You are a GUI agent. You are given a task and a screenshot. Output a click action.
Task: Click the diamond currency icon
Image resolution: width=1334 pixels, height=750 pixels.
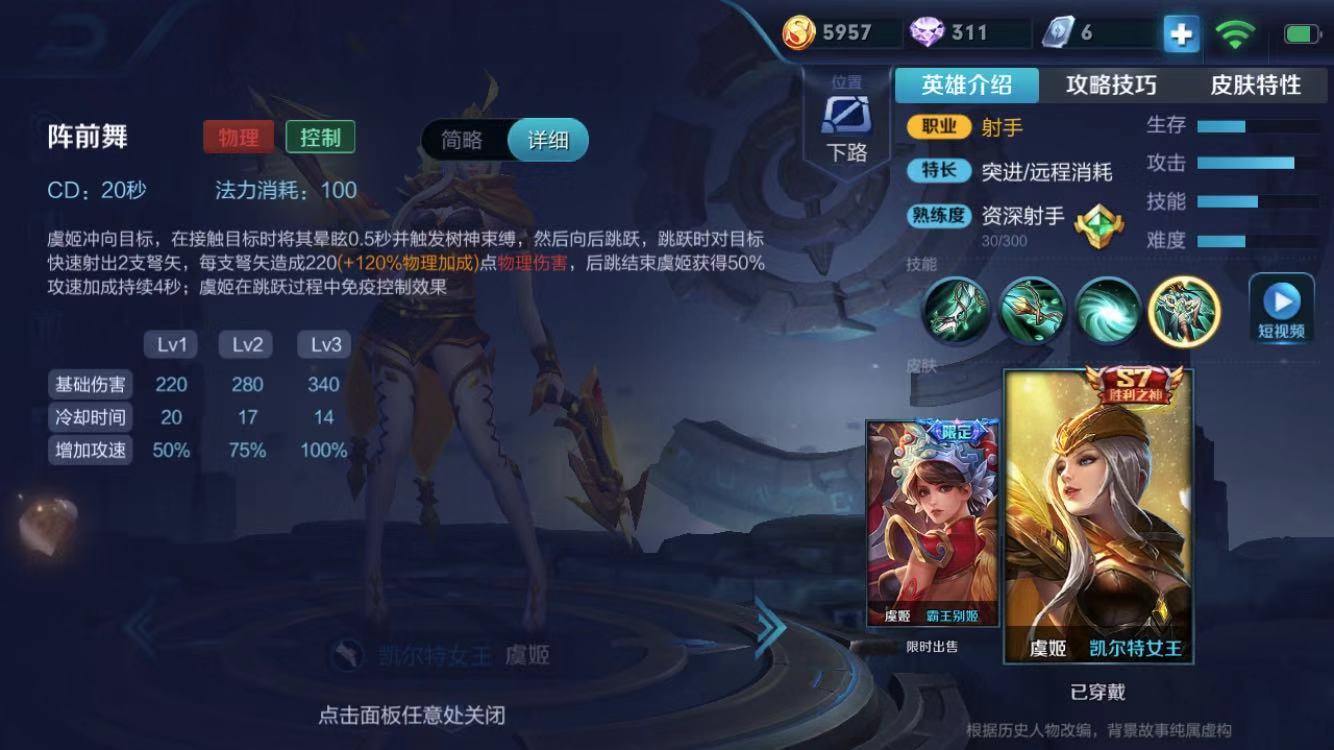925,31
